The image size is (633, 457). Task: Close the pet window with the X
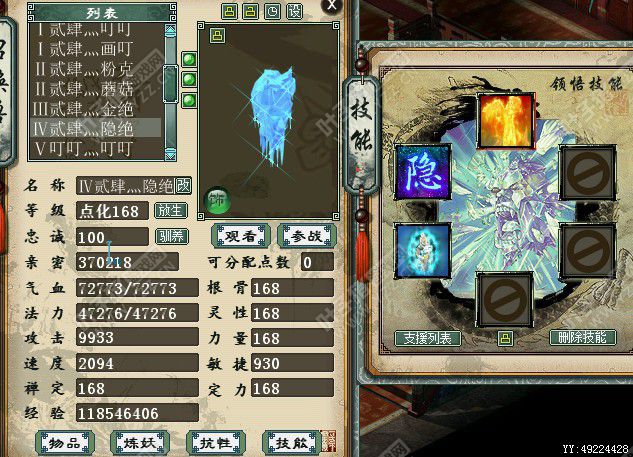coord(331,5)
